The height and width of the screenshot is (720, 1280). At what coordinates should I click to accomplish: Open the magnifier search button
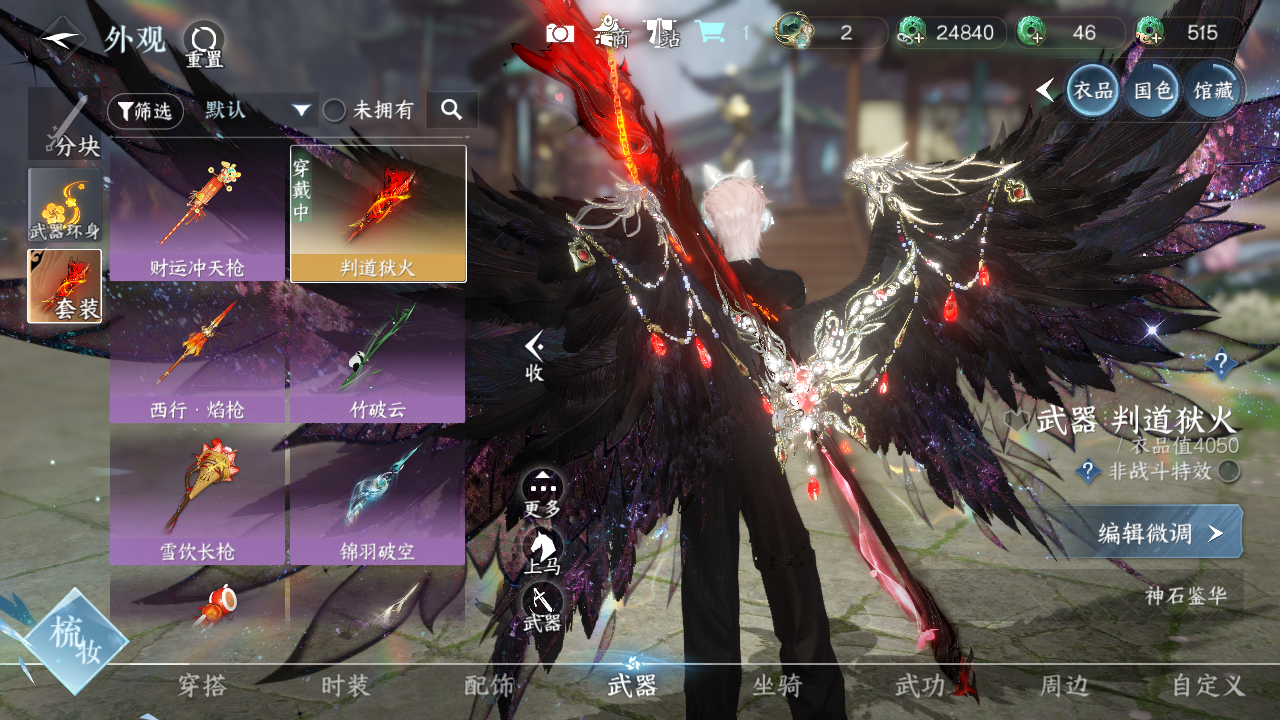(451, 110)
